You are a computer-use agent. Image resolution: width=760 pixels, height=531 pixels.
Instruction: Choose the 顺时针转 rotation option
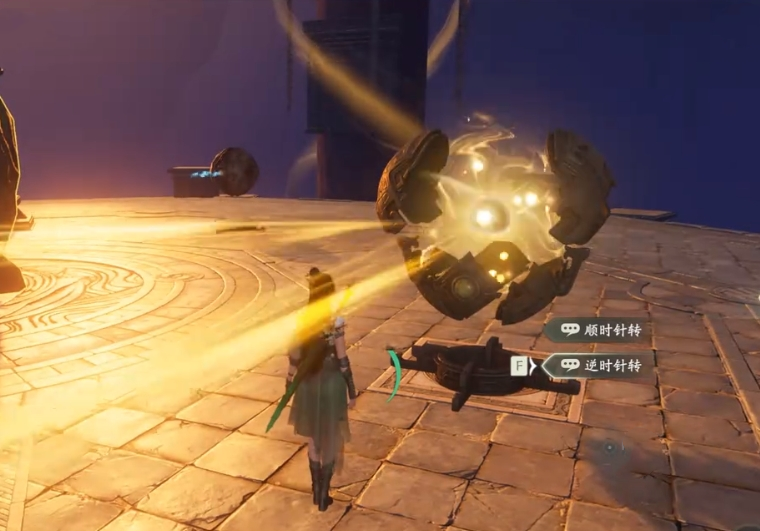pos(597,329)
